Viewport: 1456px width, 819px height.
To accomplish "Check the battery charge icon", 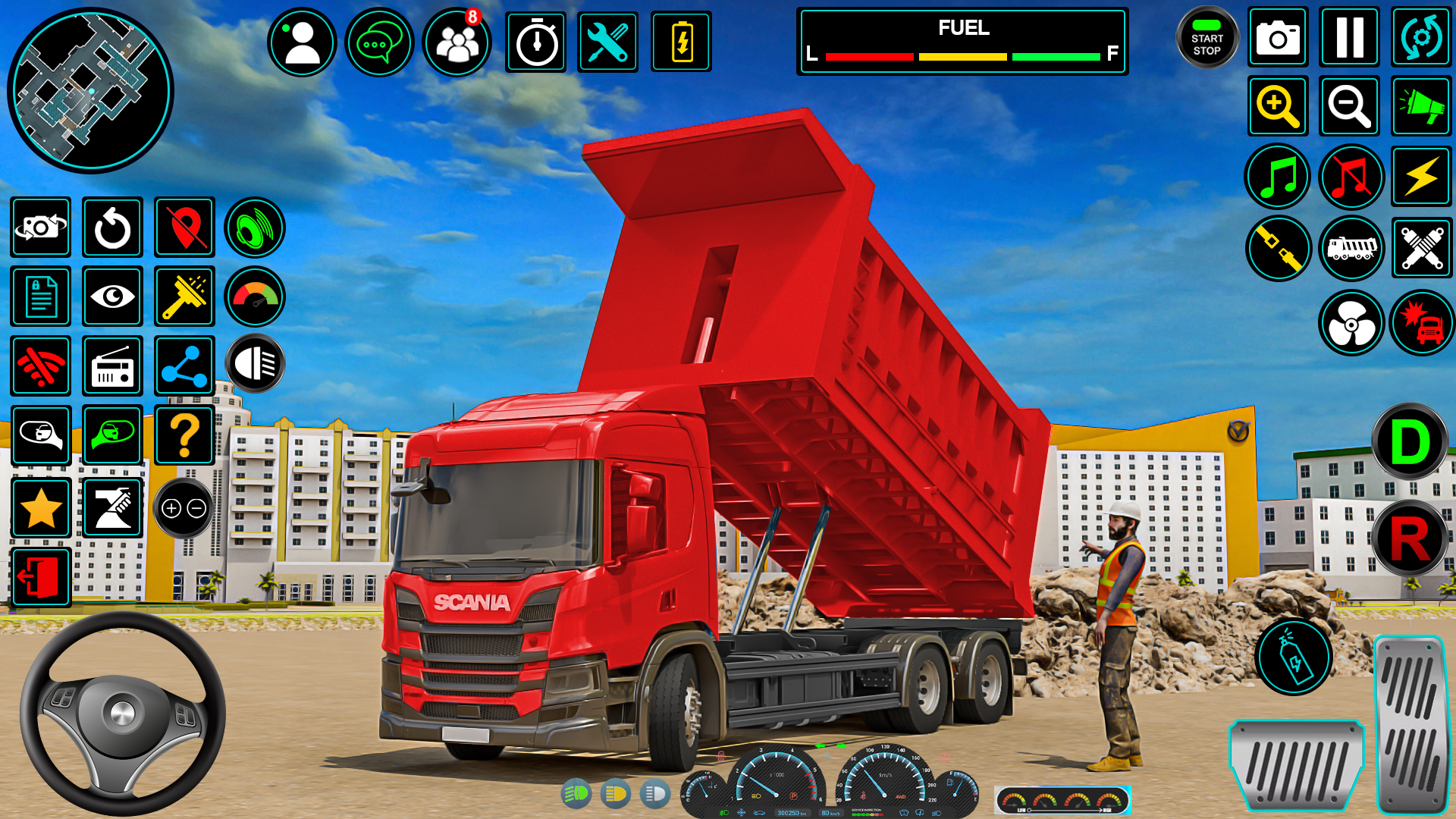I will [x=681, y=42].
